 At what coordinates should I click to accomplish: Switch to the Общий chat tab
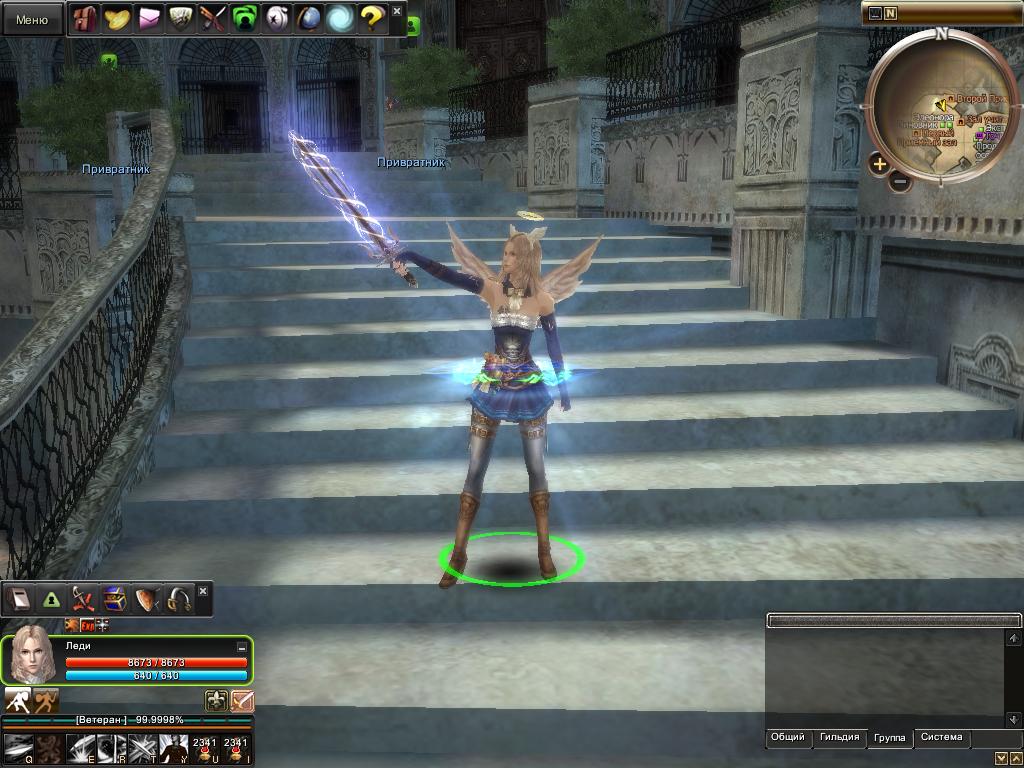click(x=787, y=738)
